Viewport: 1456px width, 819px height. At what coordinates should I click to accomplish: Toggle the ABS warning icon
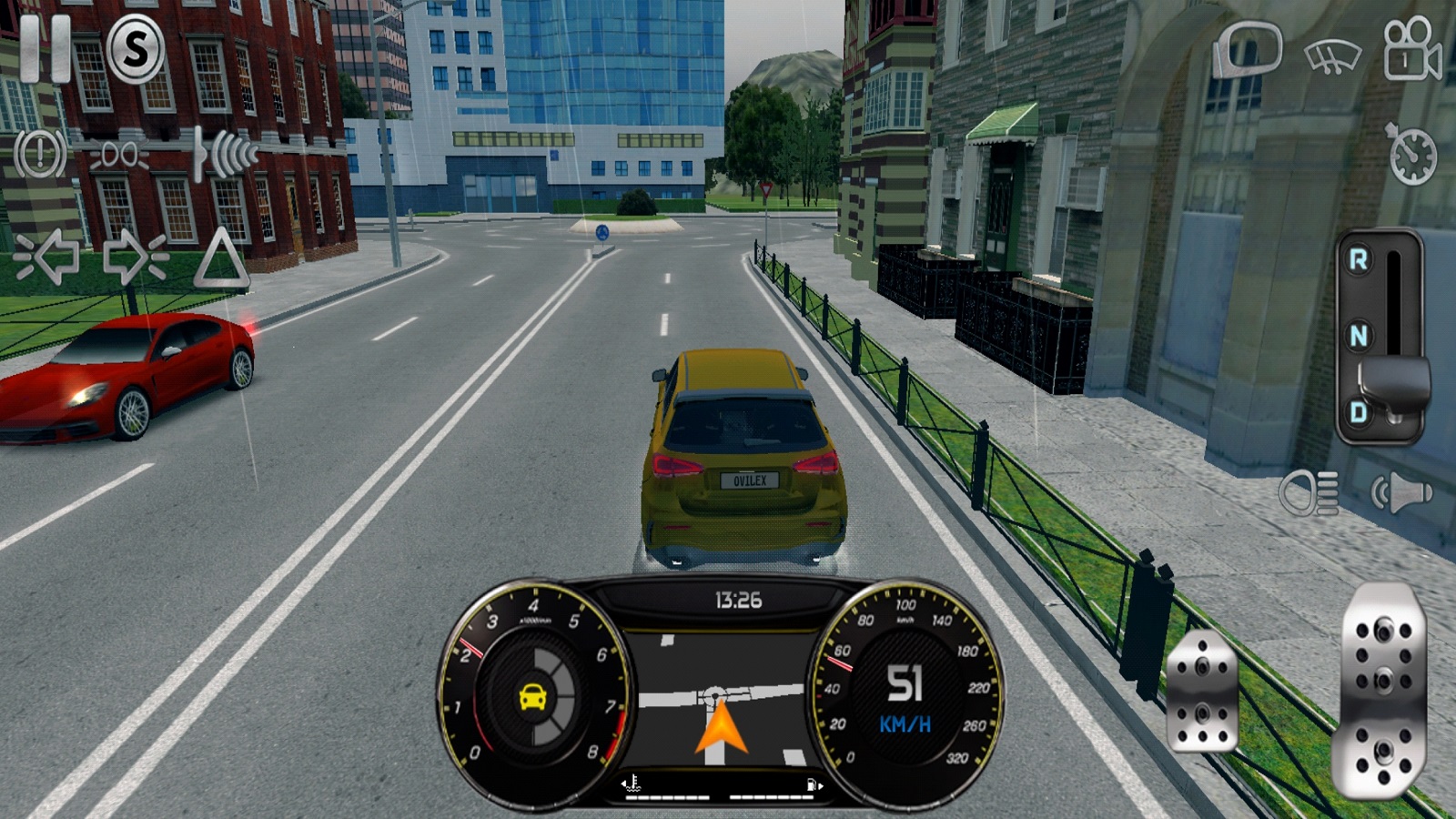(40, 153)
